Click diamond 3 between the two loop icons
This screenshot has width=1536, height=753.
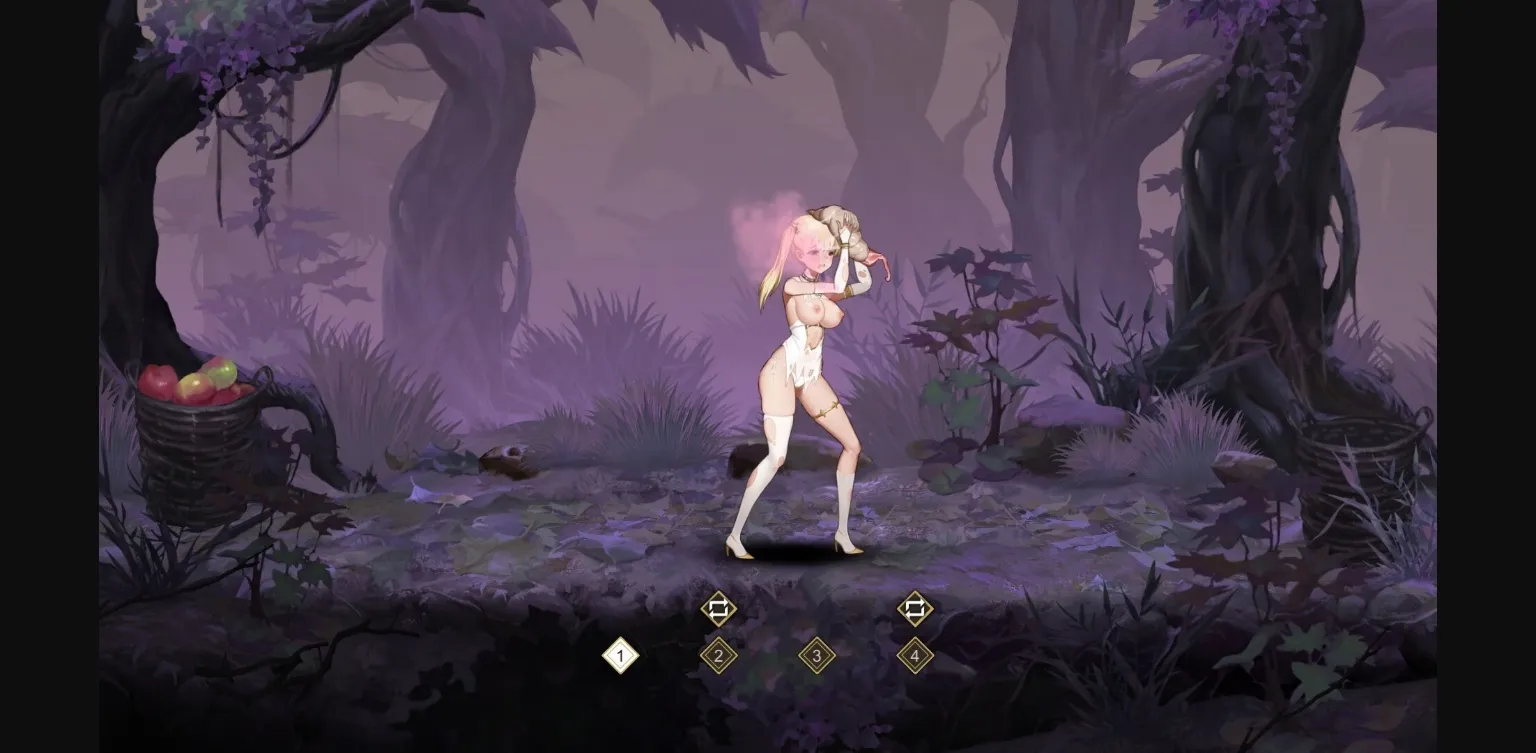pyautogui.click(x=816, y=657)
